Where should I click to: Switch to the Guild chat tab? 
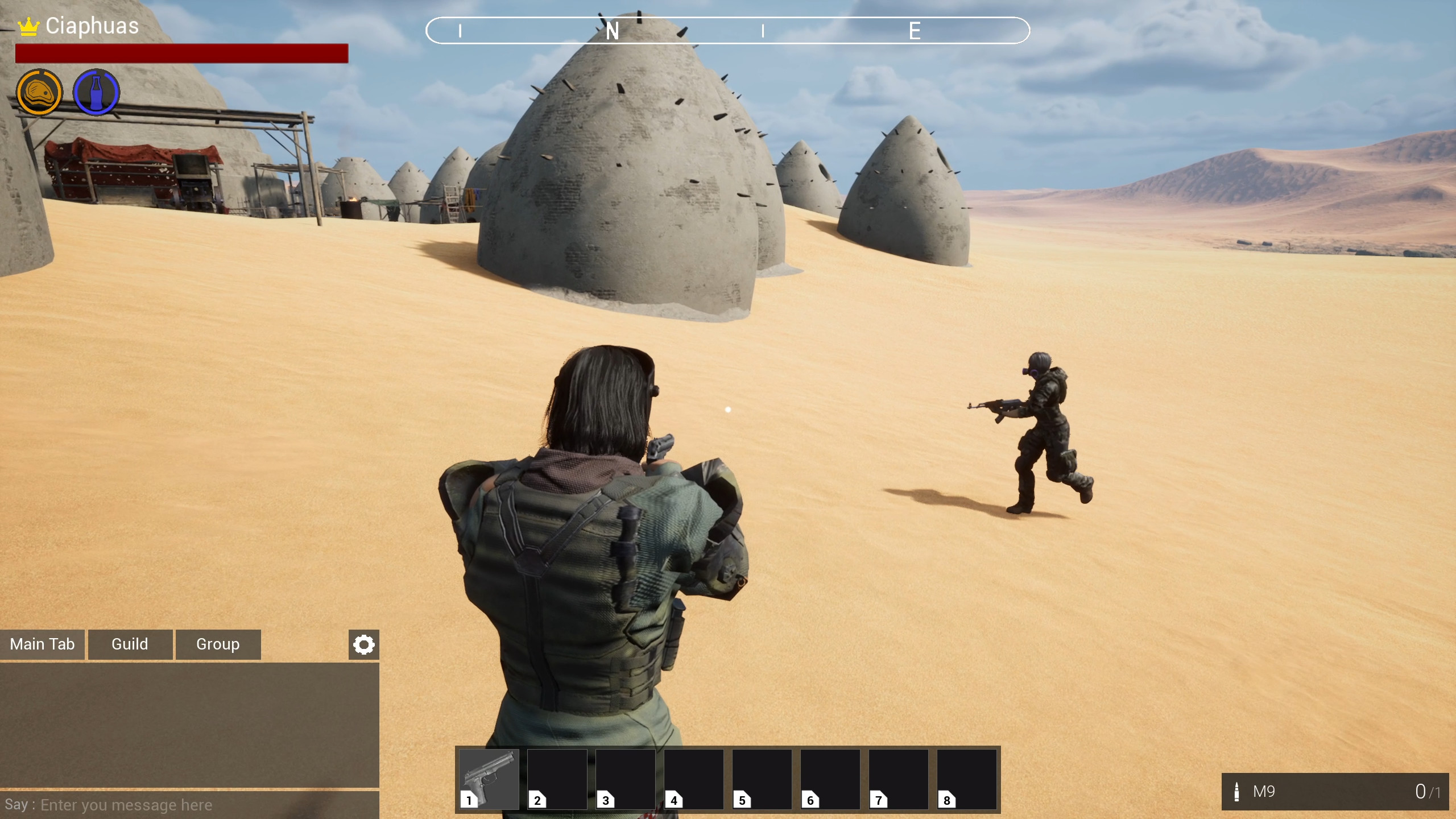(x=130, y=644)
